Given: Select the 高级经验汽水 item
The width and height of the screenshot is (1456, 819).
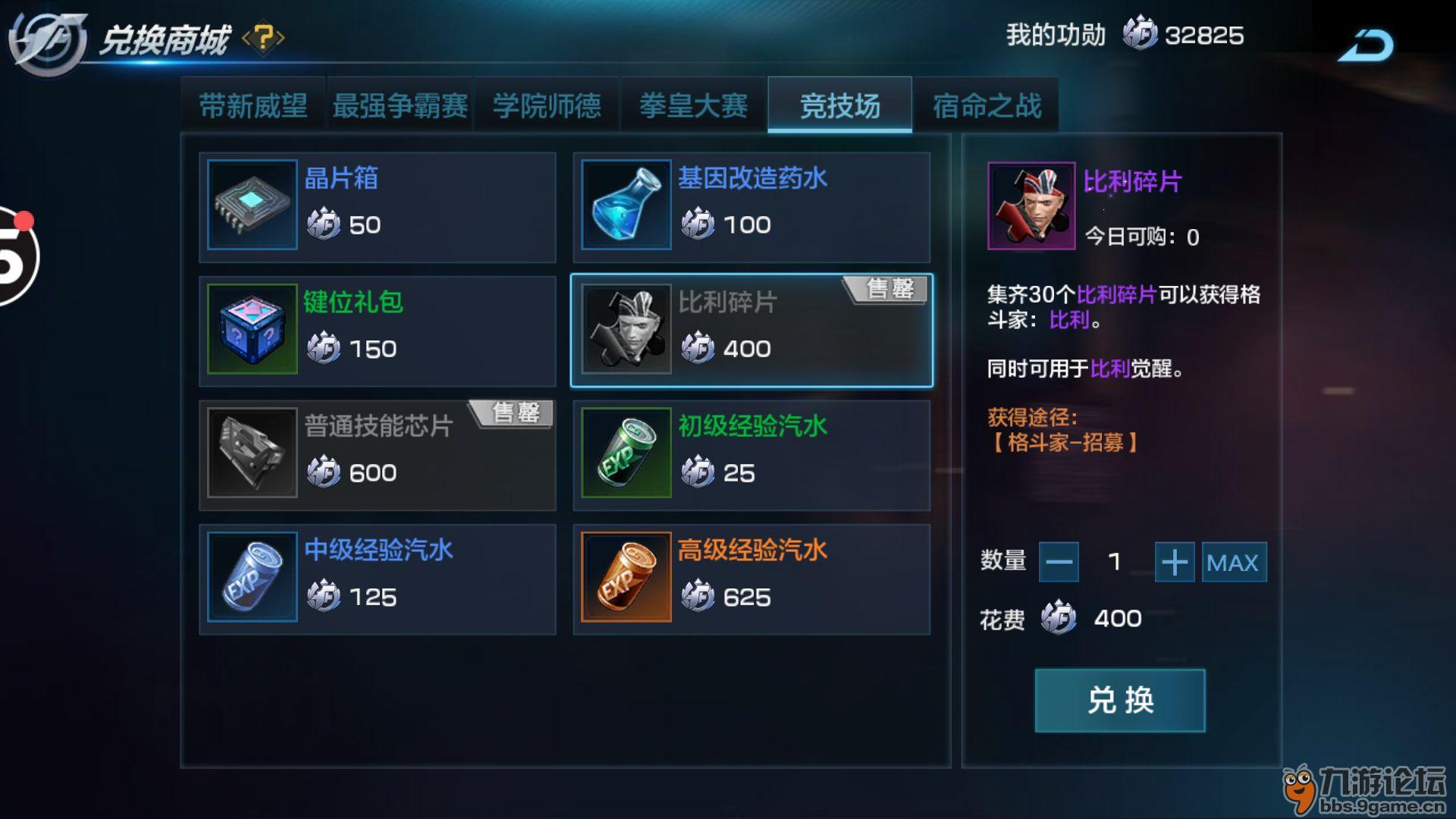Looking at the screenshot, I should (x=751, y=579).
